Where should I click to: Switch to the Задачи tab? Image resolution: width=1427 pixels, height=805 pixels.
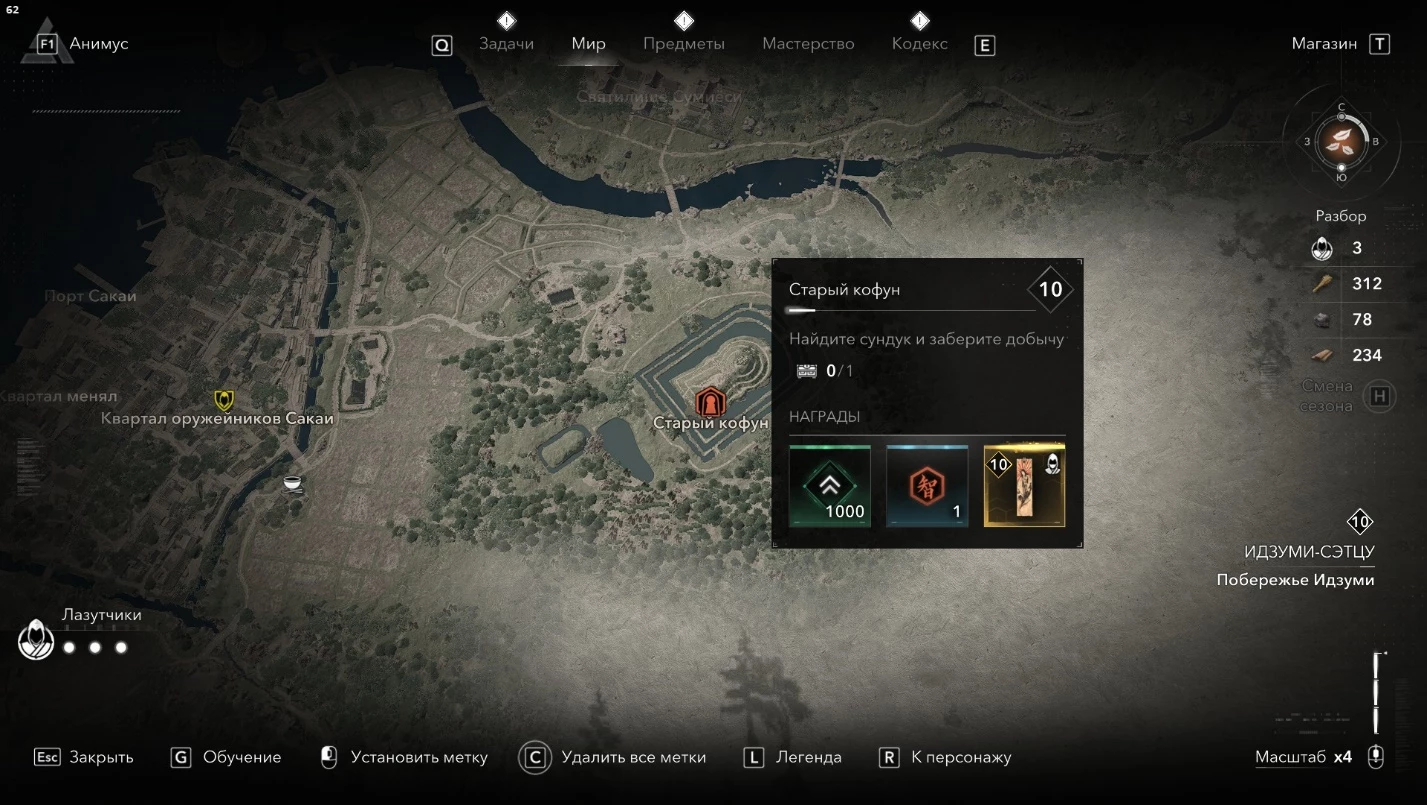coord(506,44)
